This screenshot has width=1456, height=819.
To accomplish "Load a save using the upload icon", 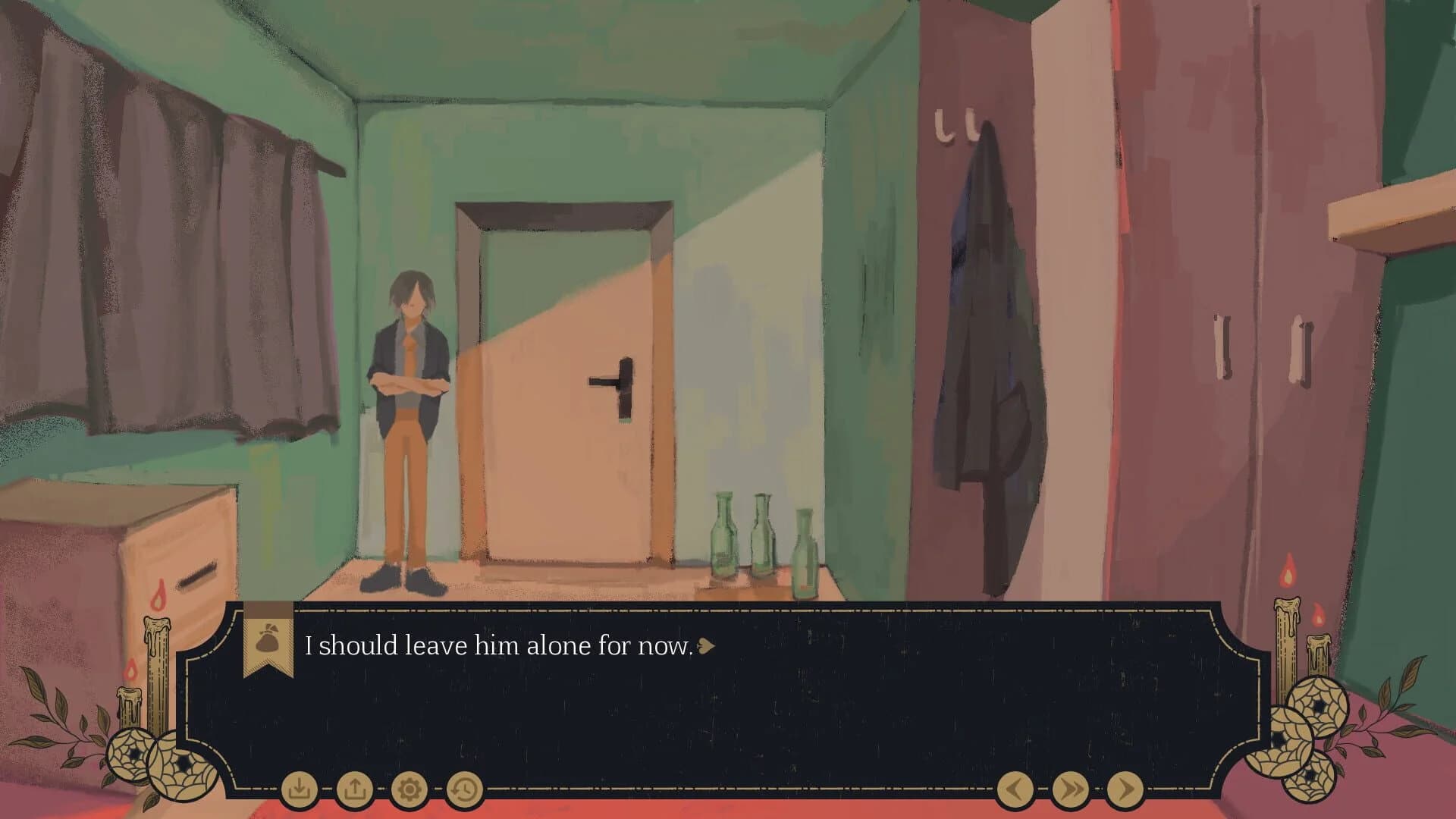I will coord(356,789).
